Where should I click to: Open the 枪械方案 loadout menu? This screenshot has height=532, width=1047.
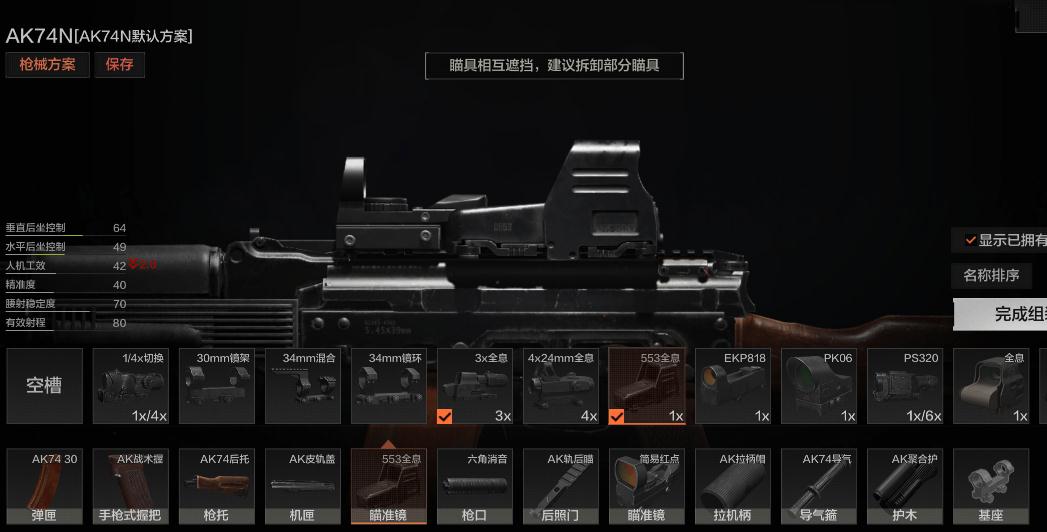point(48,66)
